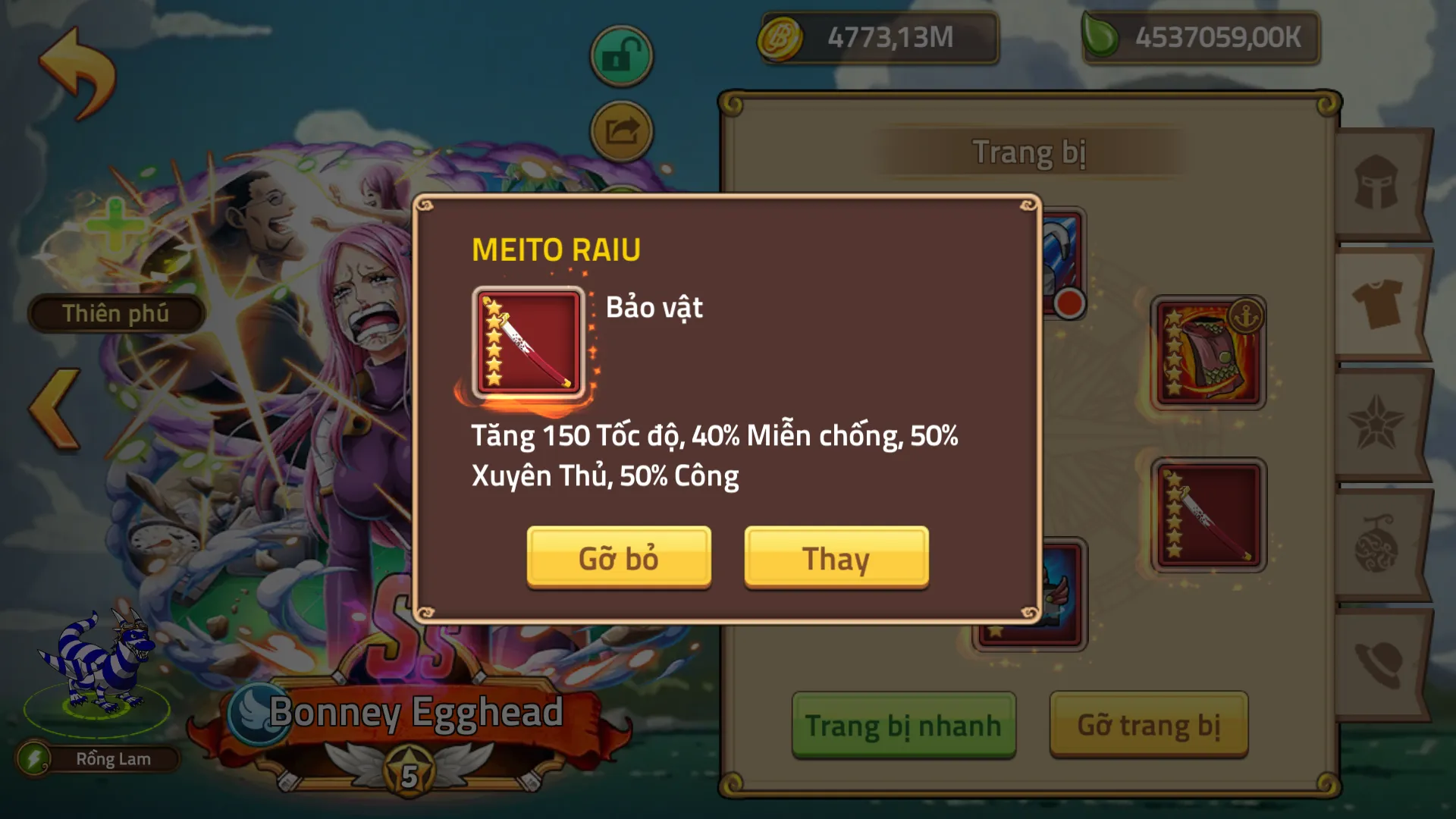Screen dimensions: 1456x819
Task: Open the share arrow icon
Action: click(x=621, y=132)
